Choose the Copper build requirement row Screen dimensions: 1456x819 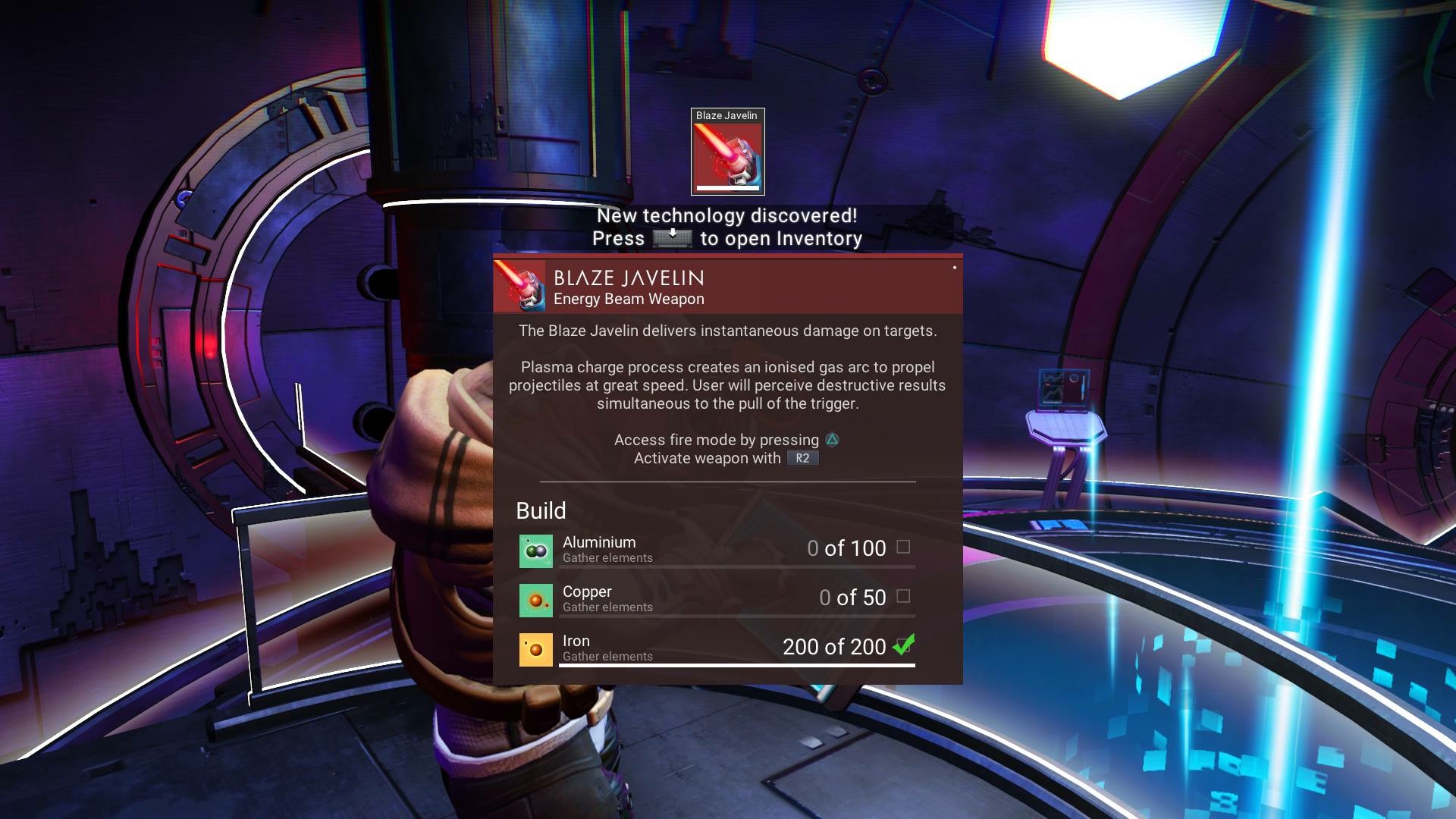click(x=717, y=599)
